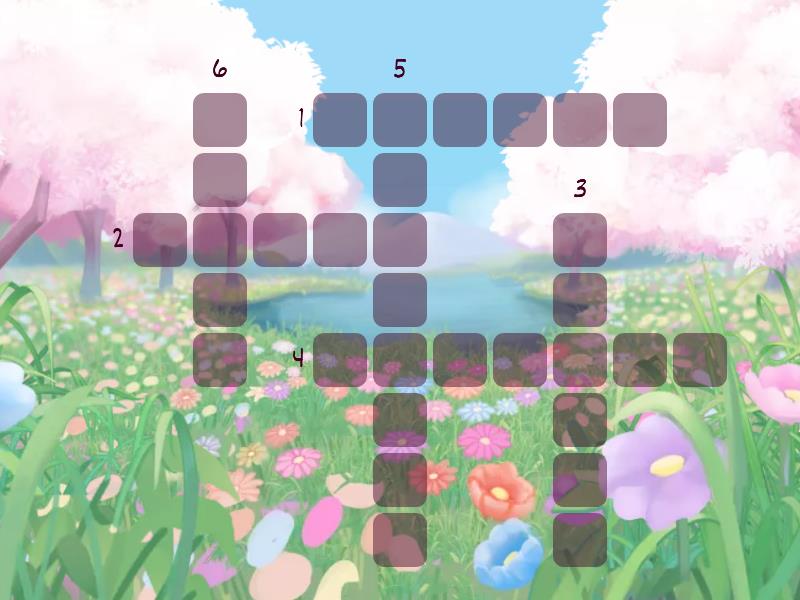This screenshot has width=800, height=600.
Task: Choose the cell where 4 across crosses 3 down
Action: (580, 360)
